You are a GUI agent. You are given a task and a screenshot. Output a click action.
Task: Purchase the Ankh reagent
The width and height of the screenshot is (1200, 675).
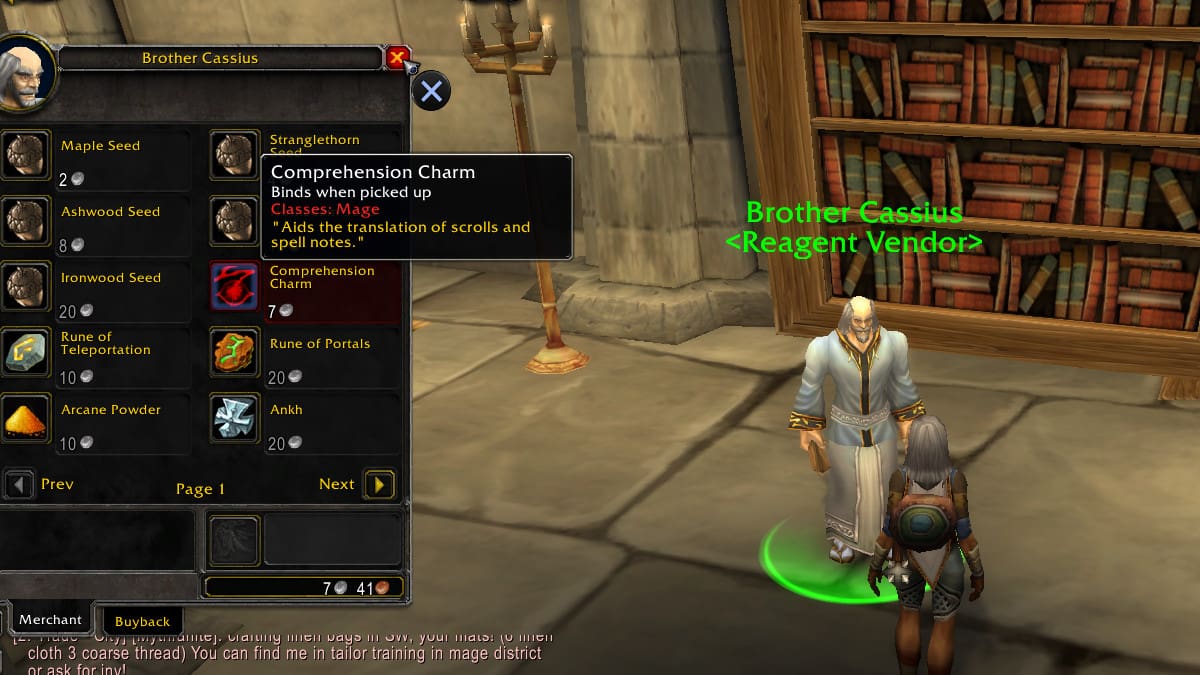point(234,418)
